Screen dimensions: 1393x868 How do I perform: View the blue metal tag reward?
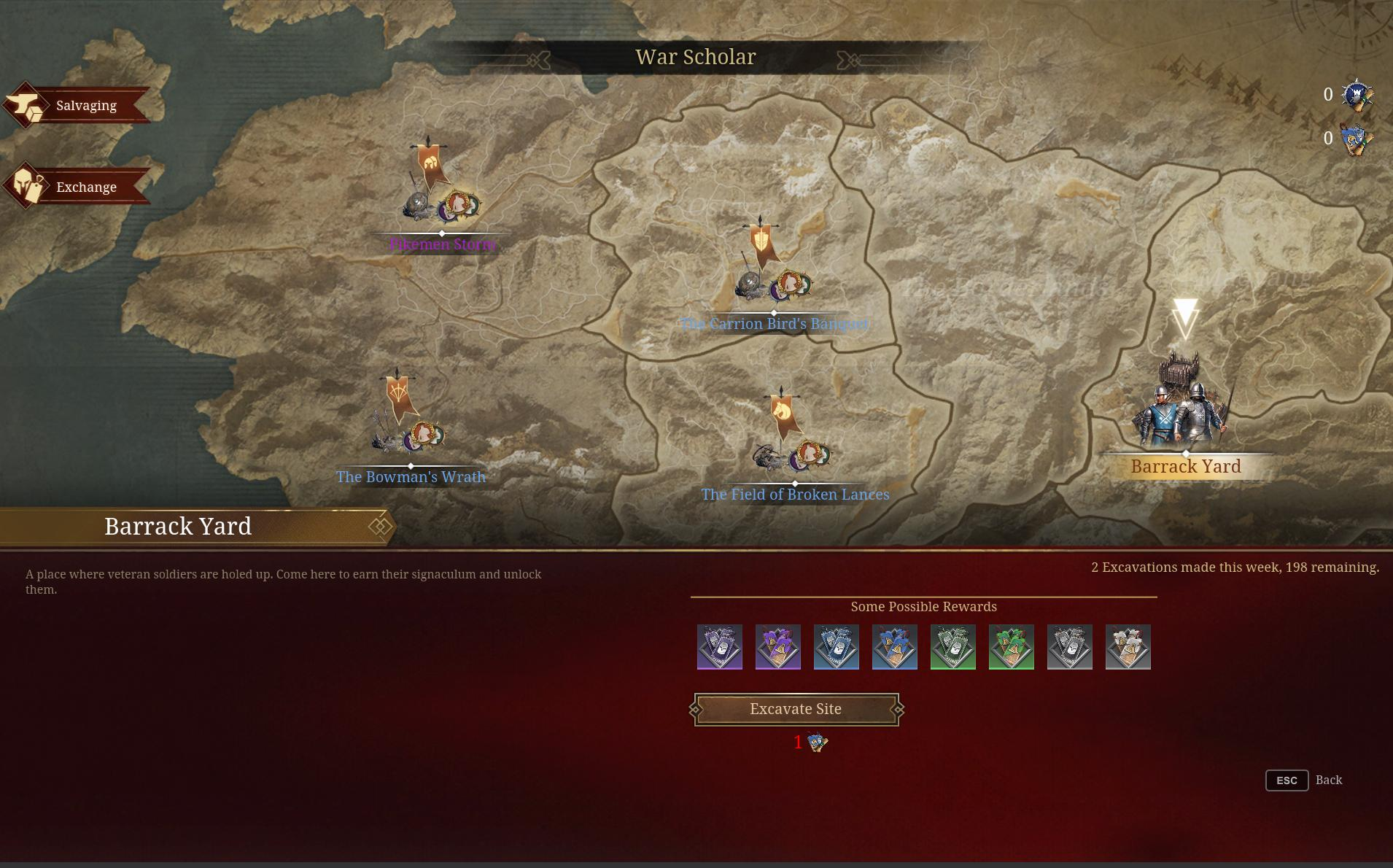coord(837,647)
